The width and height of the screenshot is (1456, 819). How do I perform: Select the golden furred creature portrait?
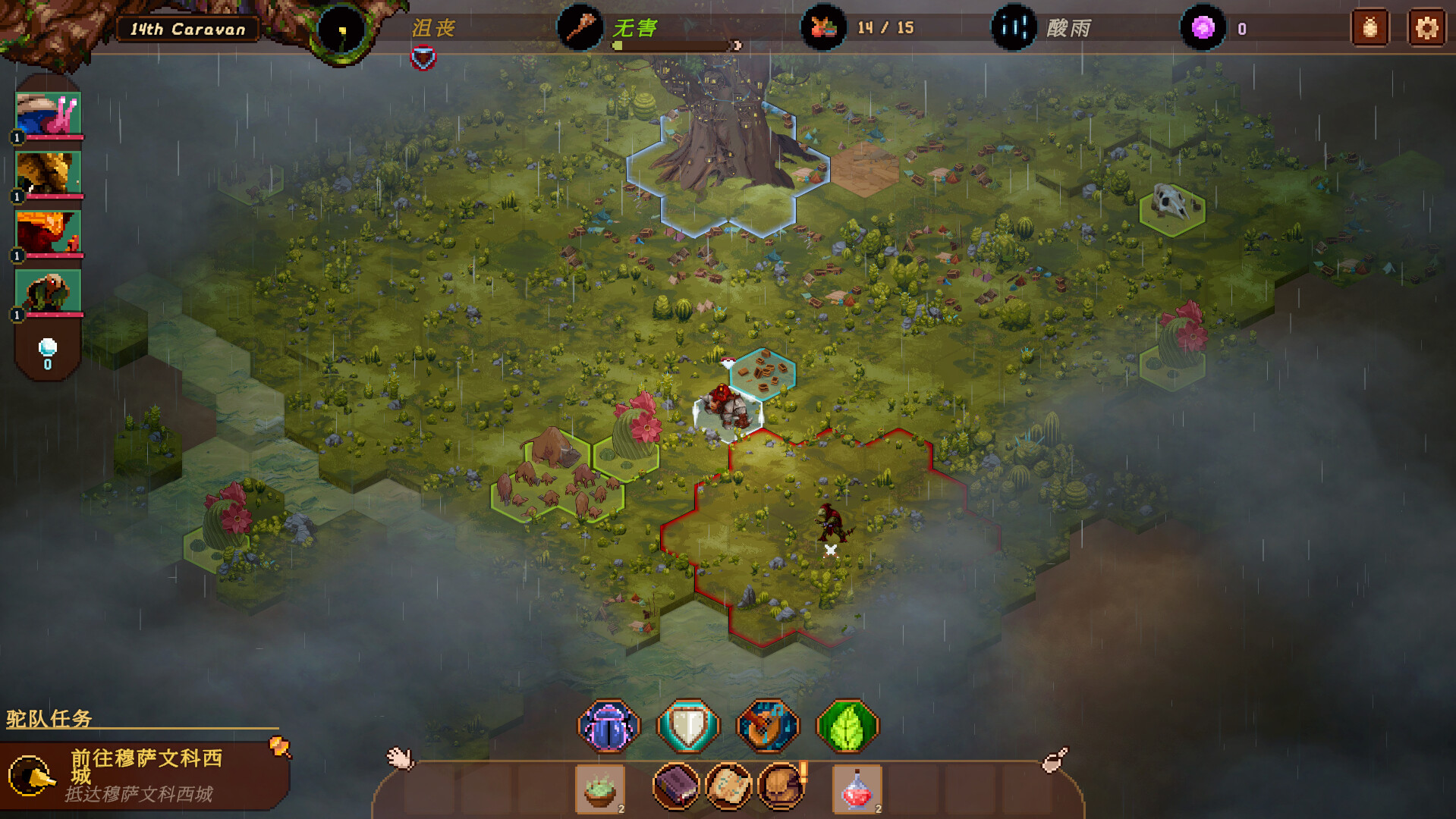[x=49, y=173]
